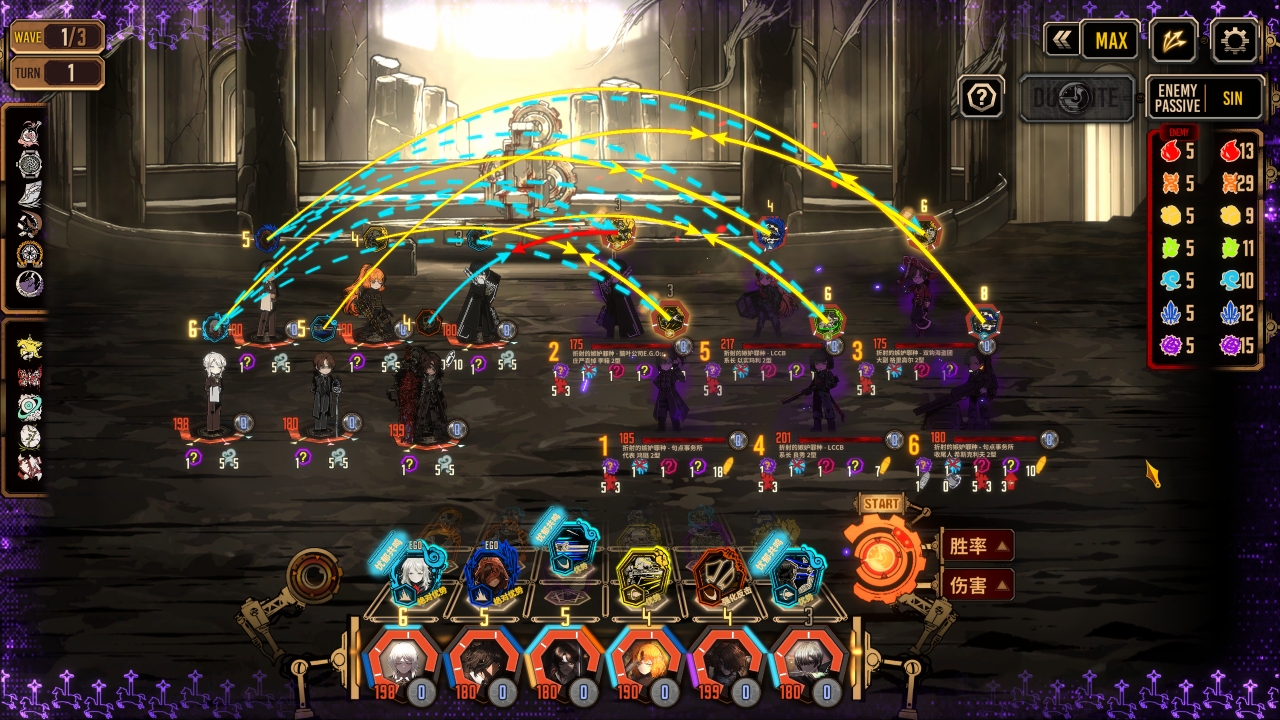Open the settings gear menu
The height and width of the screenshot is (720, 1280).
point(1235,41)
